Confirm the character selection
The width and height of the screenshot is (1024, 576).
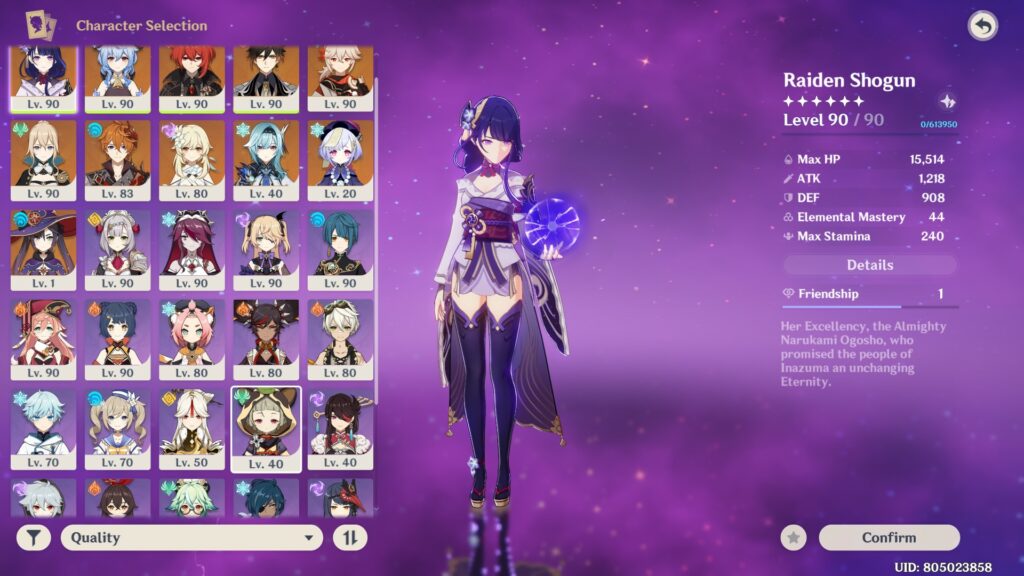click(x=888, y=538)
